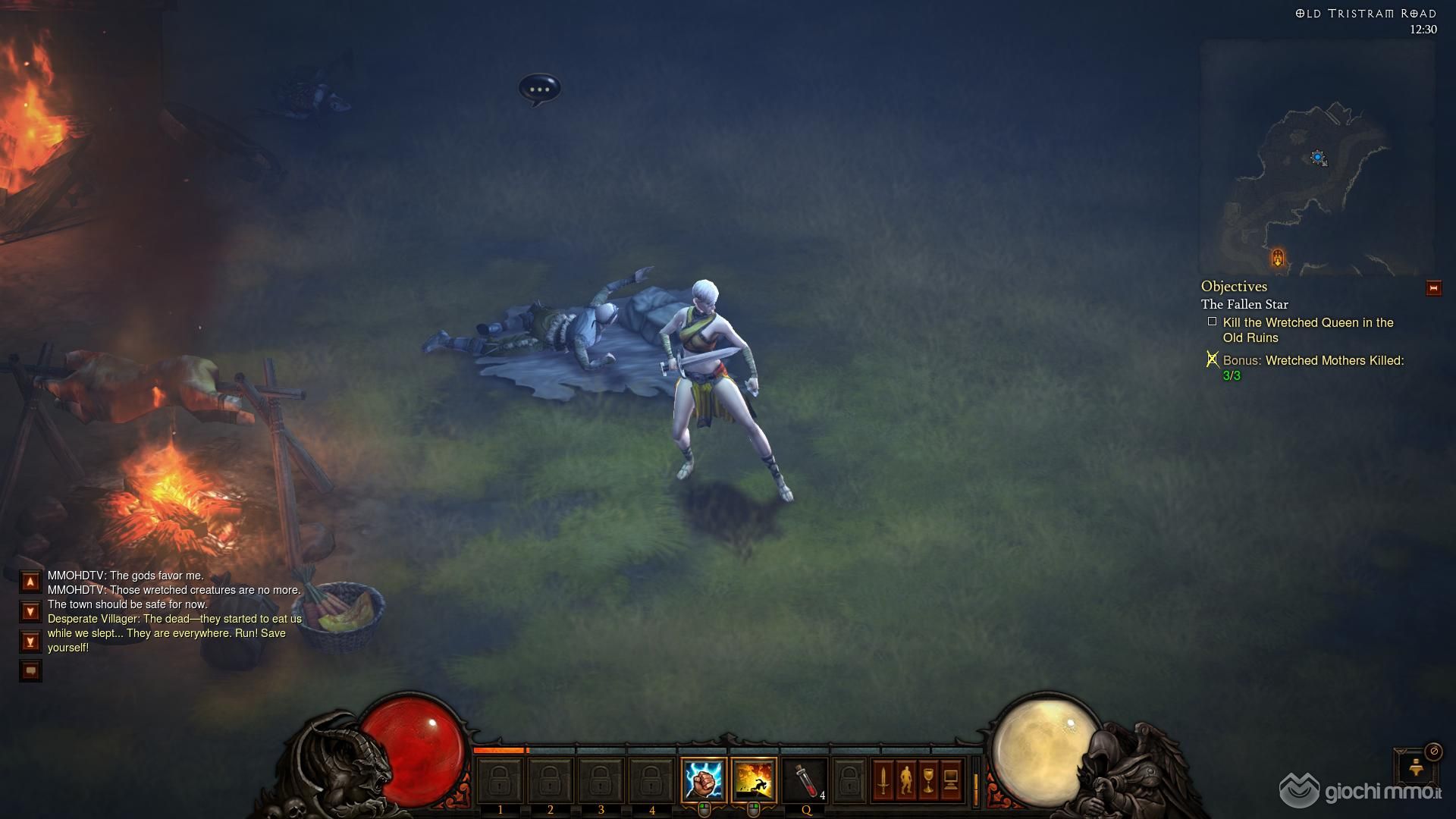Dismiss the anvil notification with its circle button

point(1433,751)
